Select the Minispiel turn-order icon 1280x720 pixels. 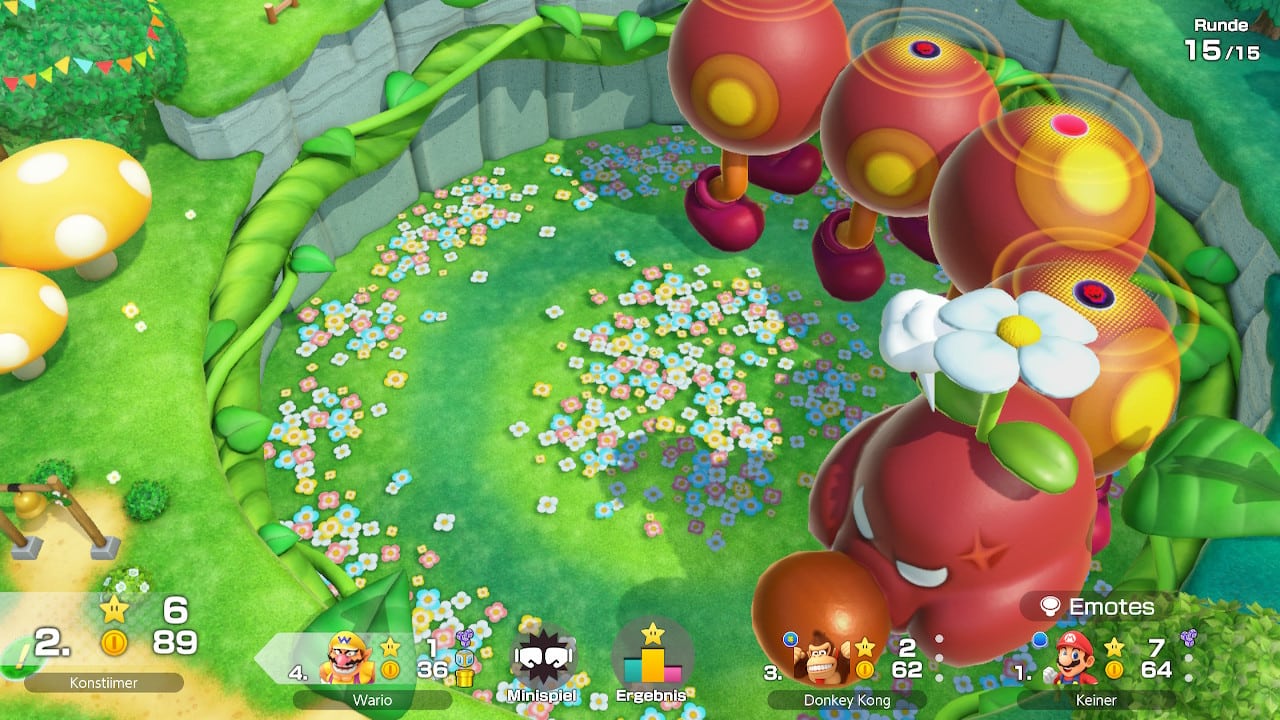[x=542, y=661]
